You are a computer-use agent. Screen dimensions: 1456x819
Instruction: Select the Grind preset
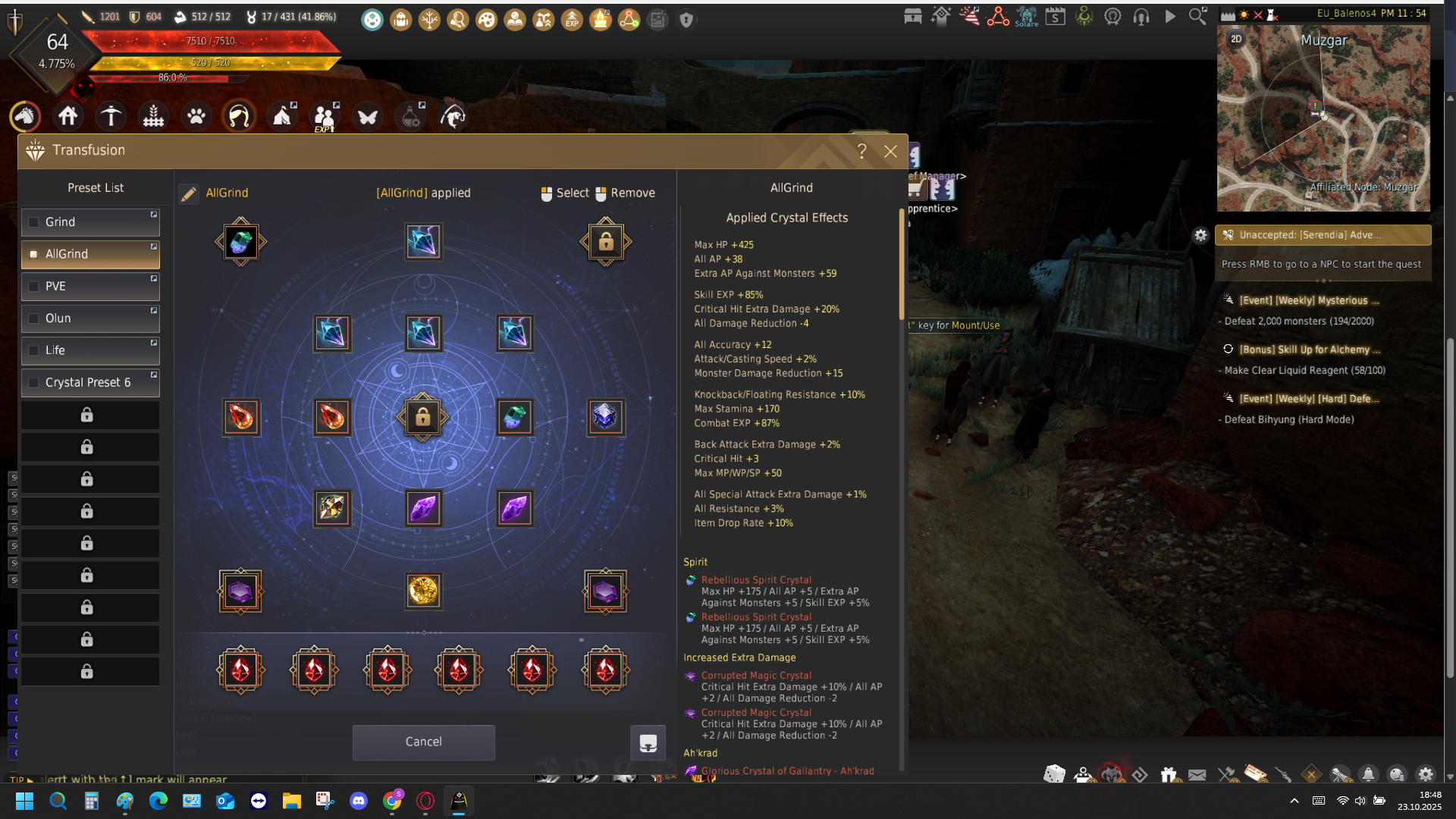pos(90,222)
